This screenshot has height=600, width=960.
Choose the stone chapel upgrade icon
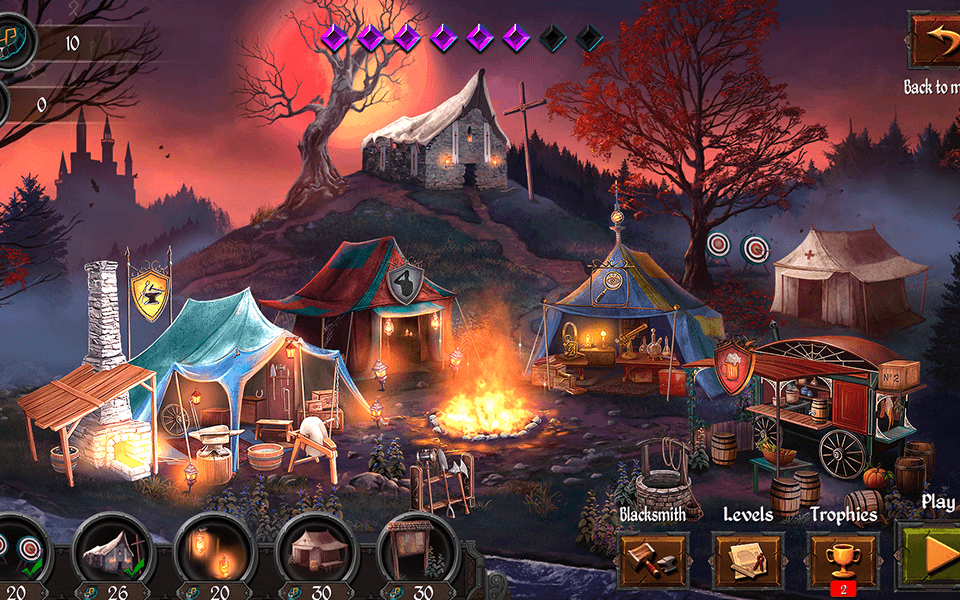click(112, 548)
